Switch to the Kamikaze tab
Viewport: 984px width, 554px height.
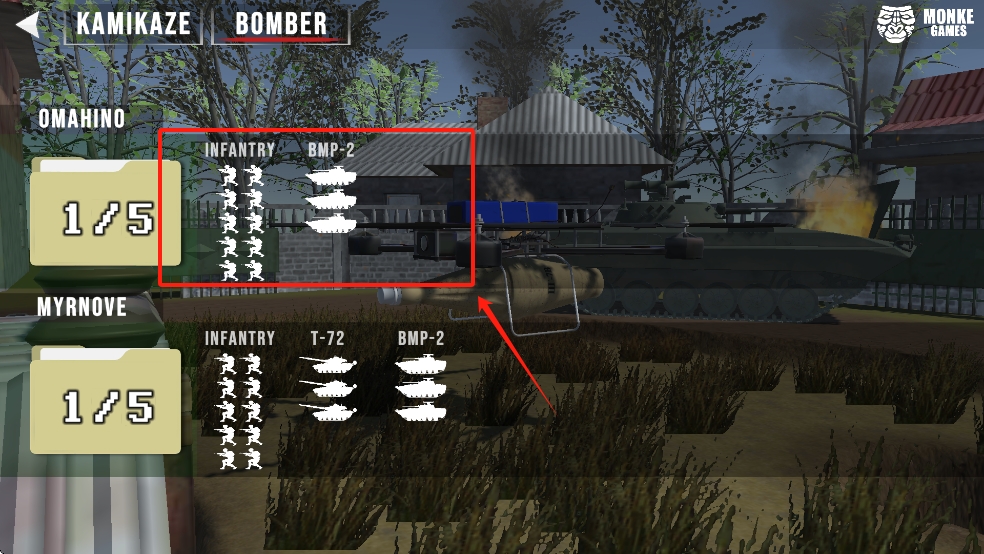(133, 25)
